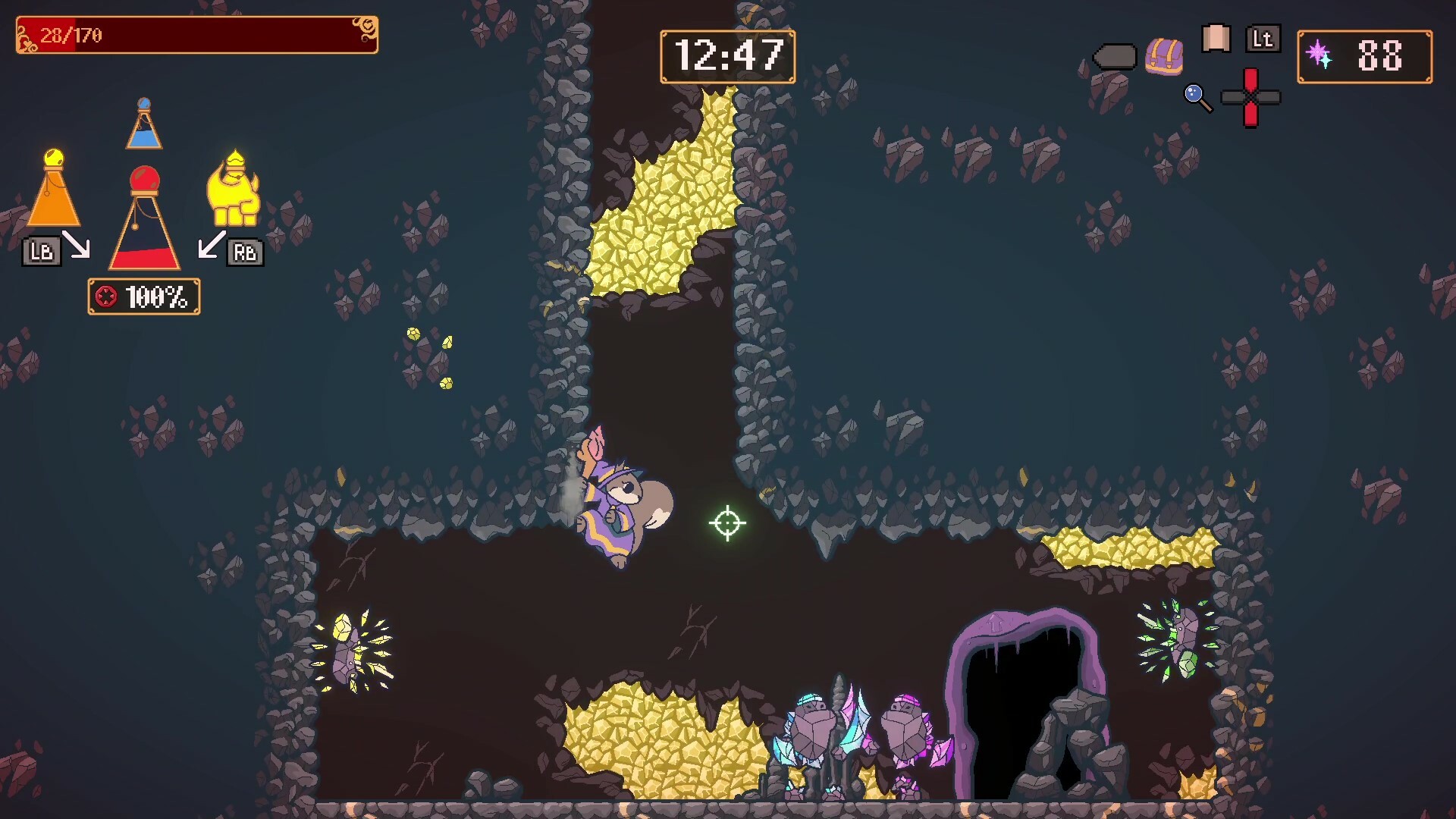Switch to the orange potion flask
1456x819 pixels.
pos(53,190)
